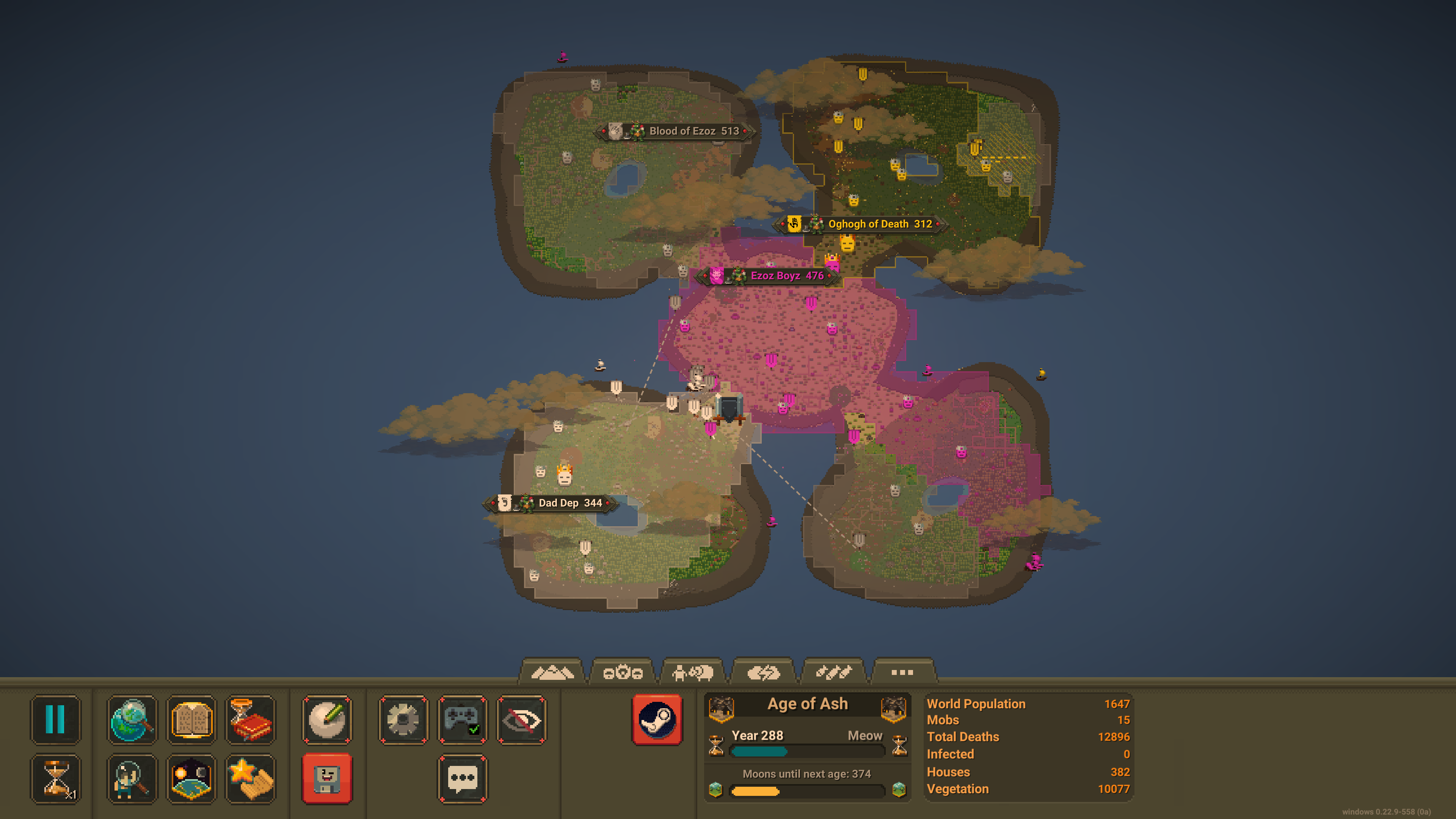Open the Steam workshop button
Viewport: 1456px width, 819px height.
657,719
